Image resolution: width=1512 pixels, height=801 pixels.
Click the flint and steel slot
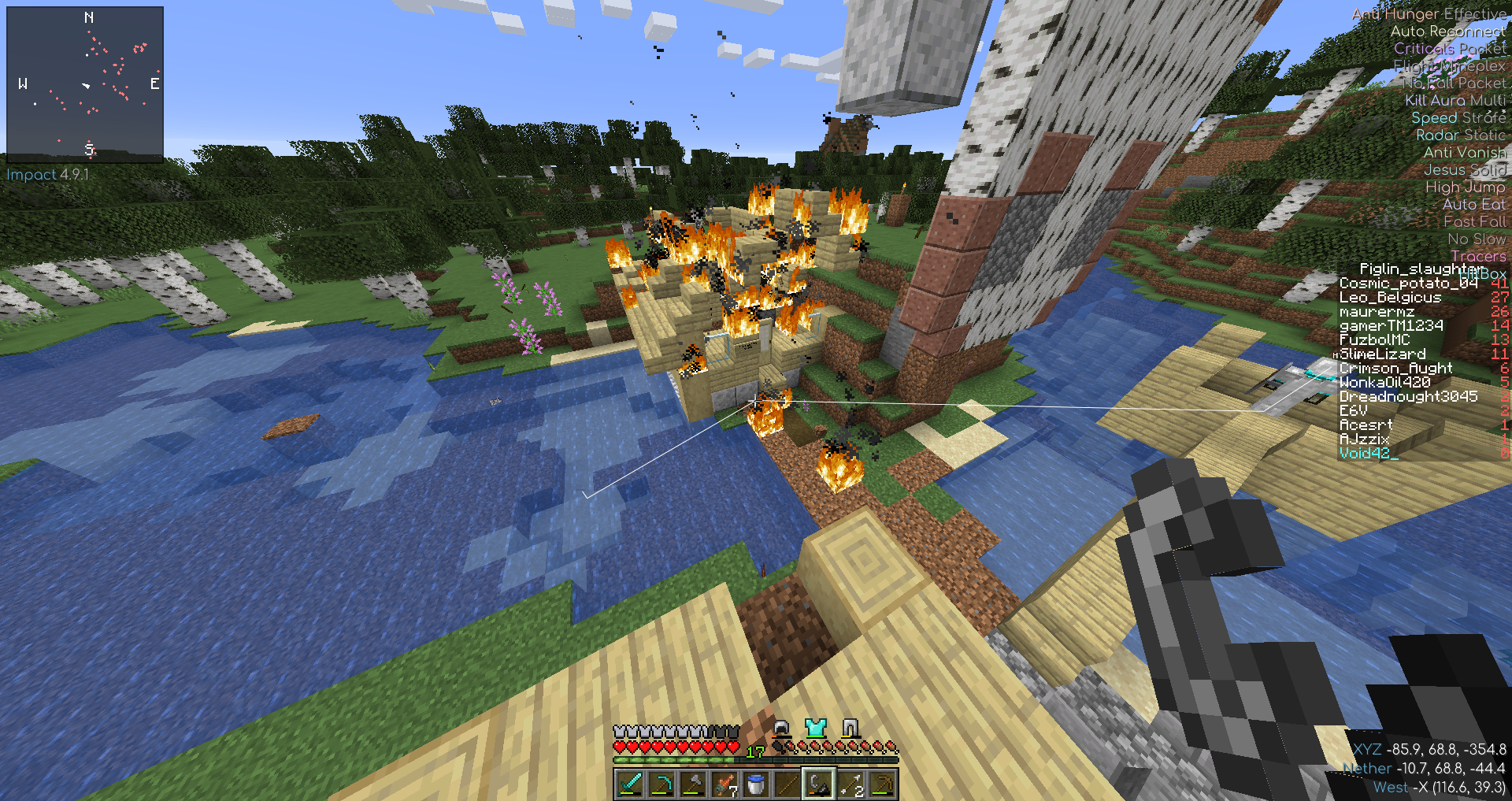819,784
